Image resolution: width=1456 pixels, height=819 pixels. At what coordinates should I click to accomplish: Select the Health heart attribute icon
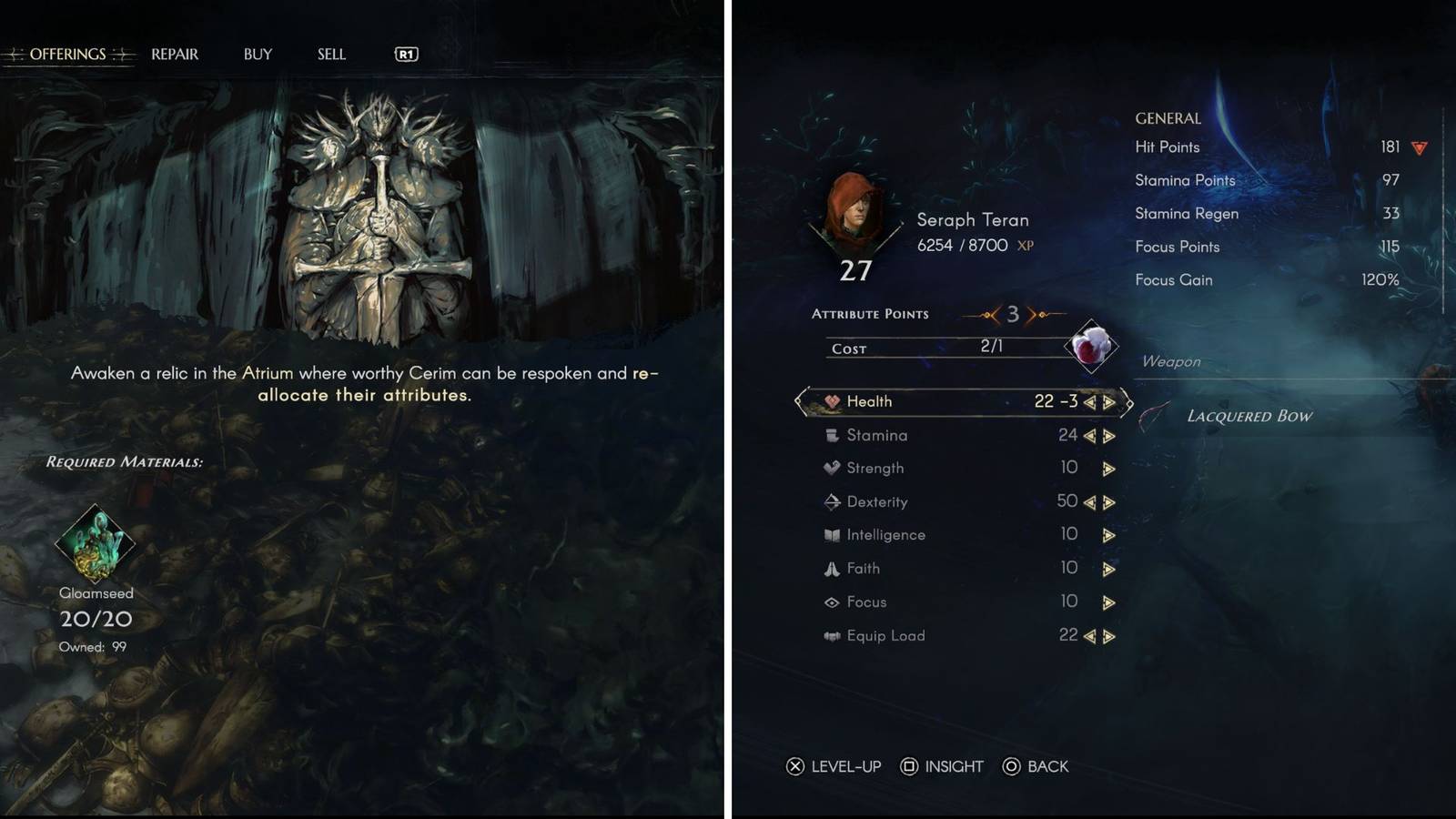[830, 401]
